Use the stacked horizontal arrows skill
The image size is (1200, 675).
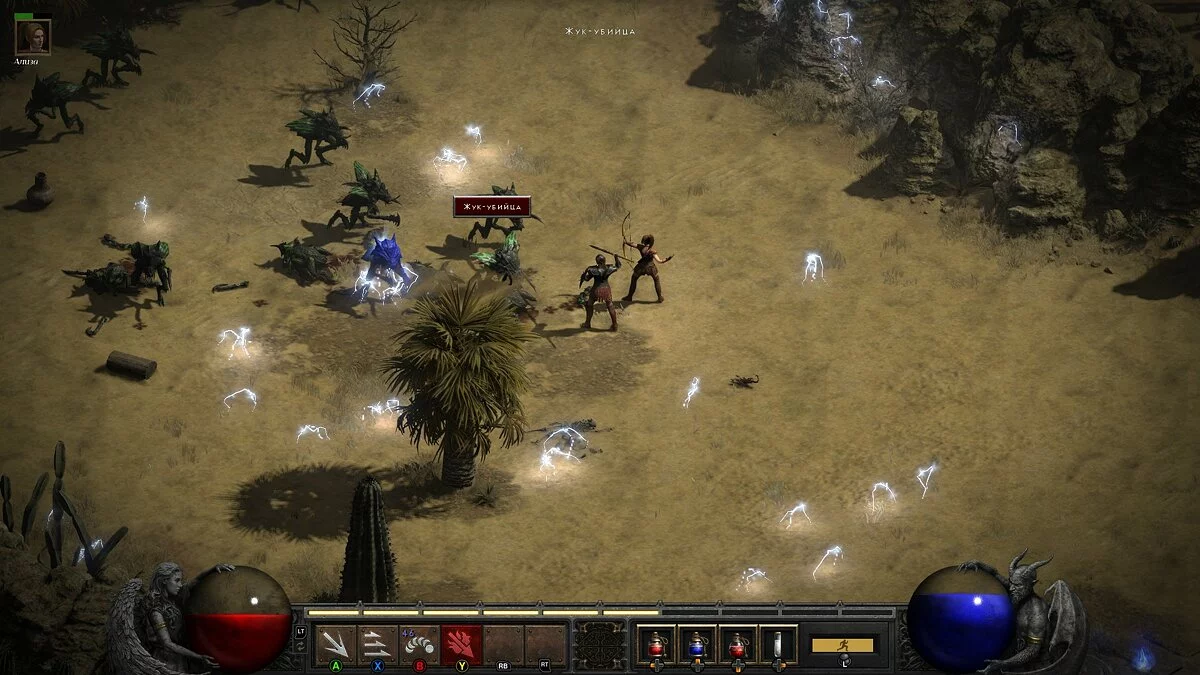[x=377, y=644]
